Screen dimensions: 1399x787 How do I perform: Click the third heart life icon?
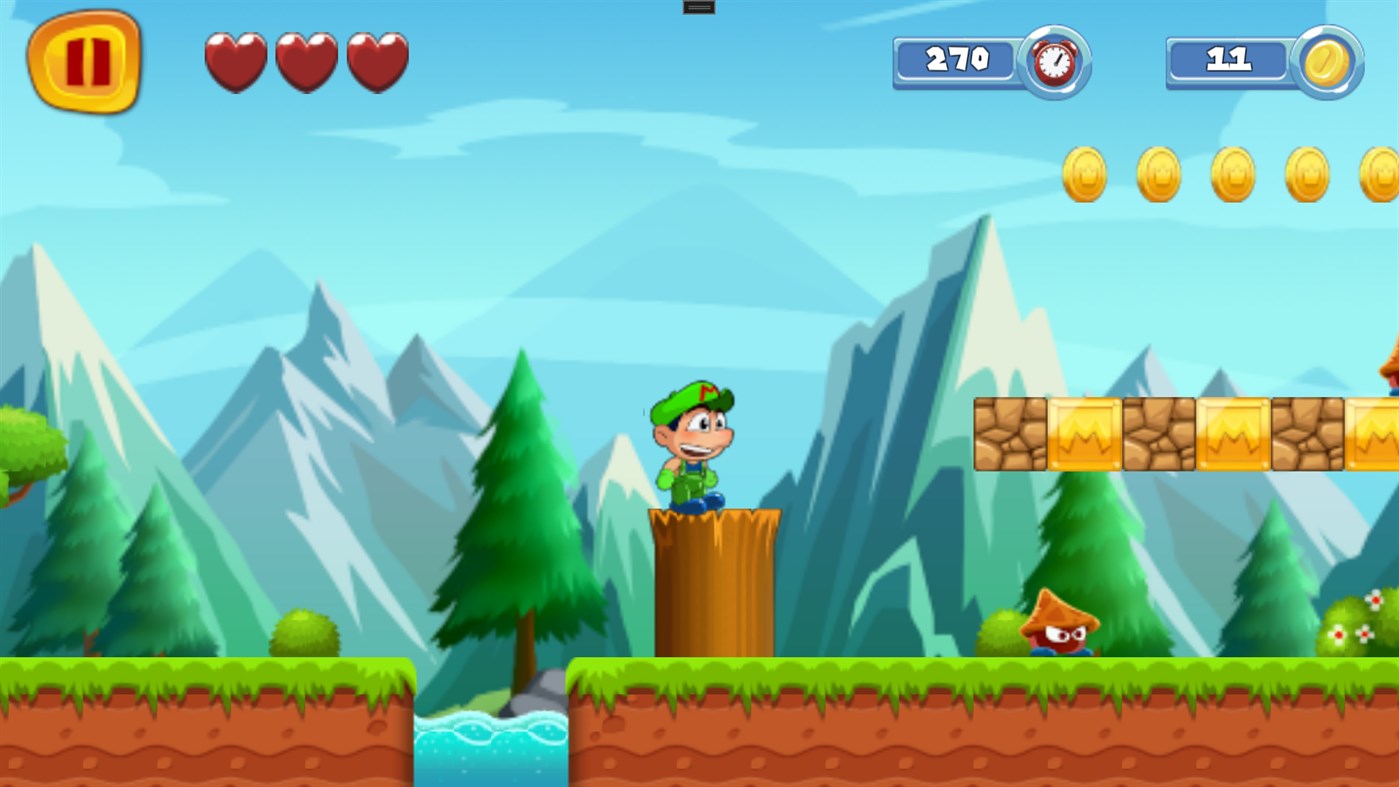tap(380, 61)
